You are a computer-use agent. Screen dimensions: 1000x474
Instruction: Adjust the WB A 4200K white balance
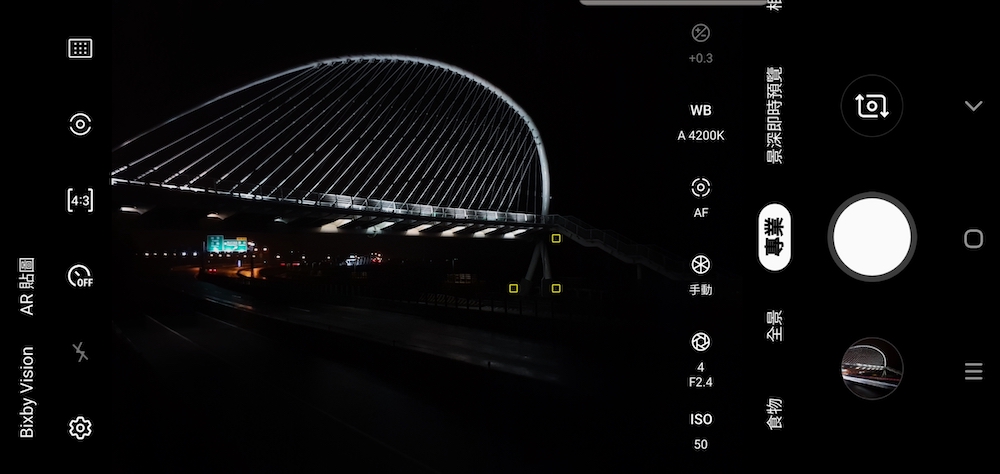pyautogui.click(x=700, y=122)
